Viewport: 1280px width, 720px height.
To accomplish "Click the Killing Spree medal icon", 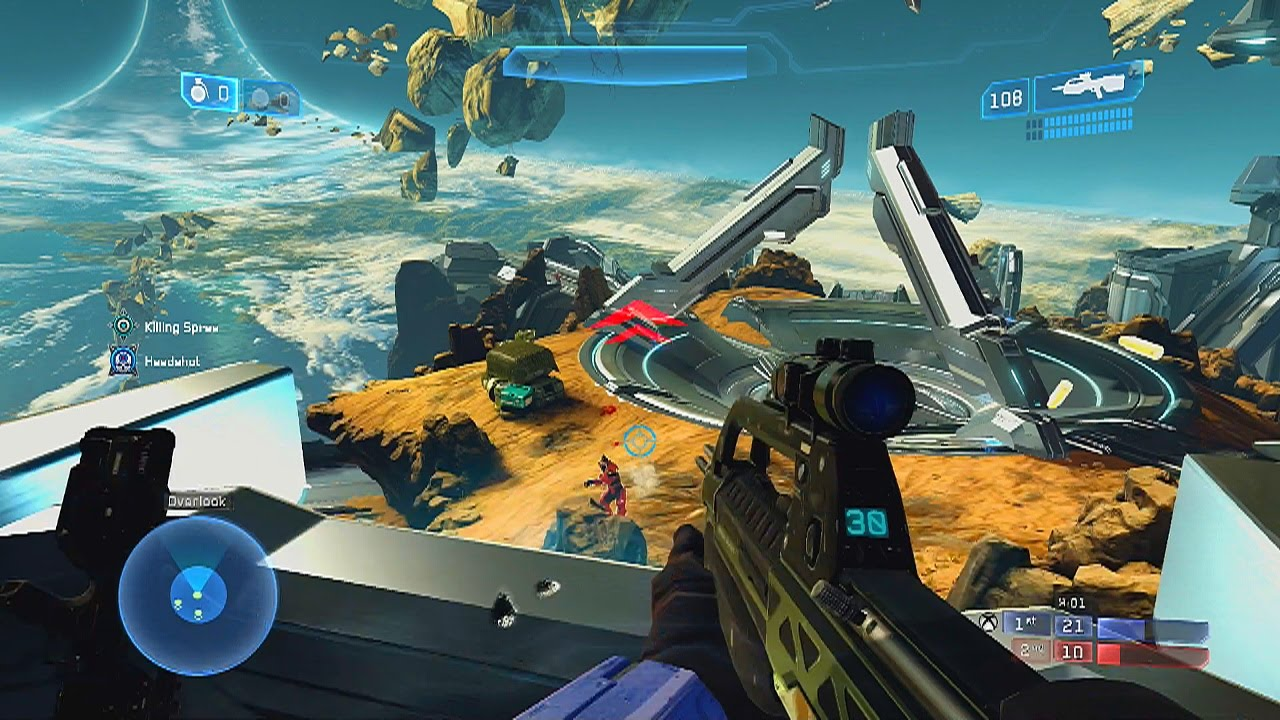I will [123, 324].
